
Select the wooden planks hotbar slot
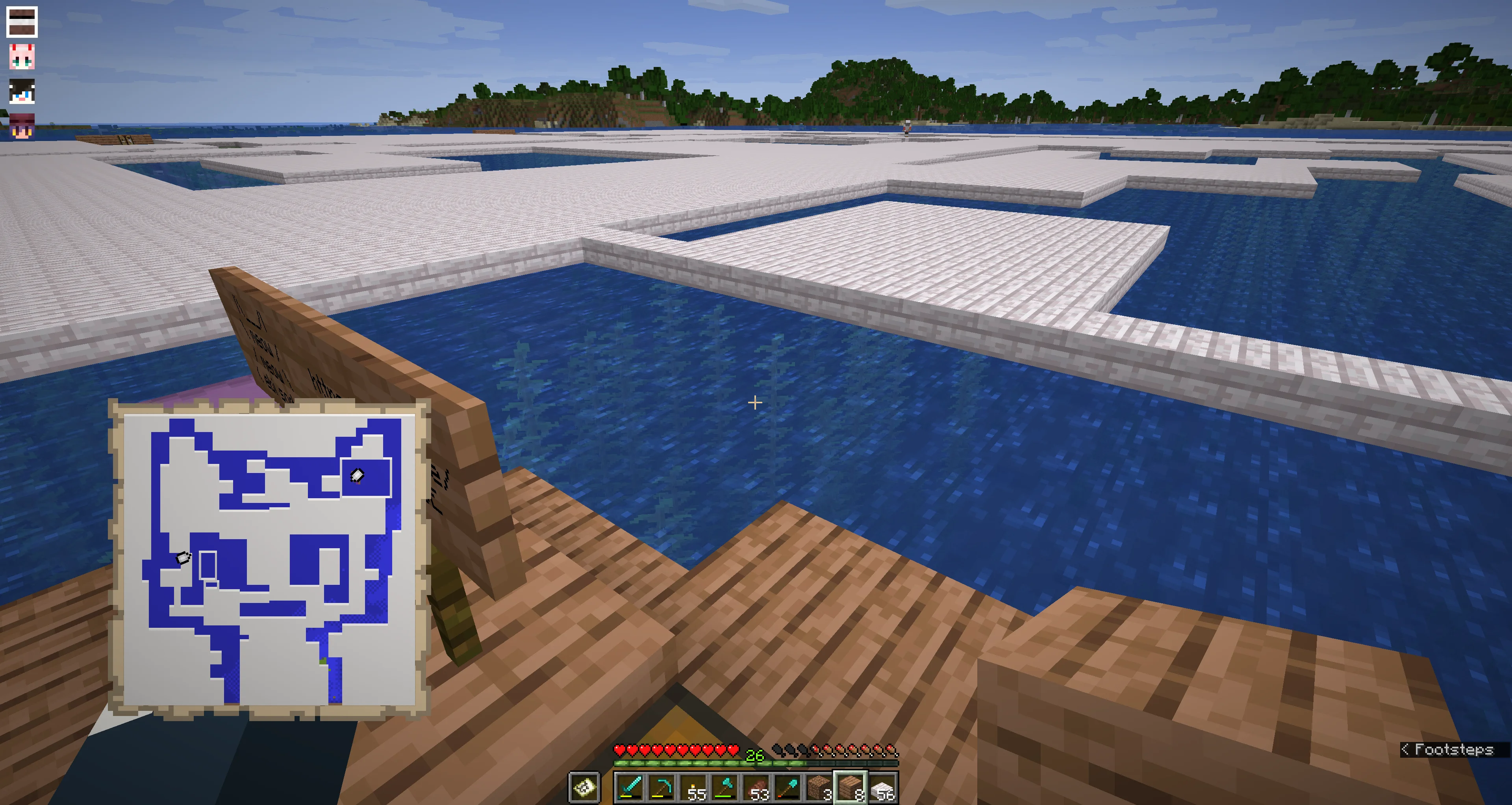pyautogui.click(x=851, y=787)
